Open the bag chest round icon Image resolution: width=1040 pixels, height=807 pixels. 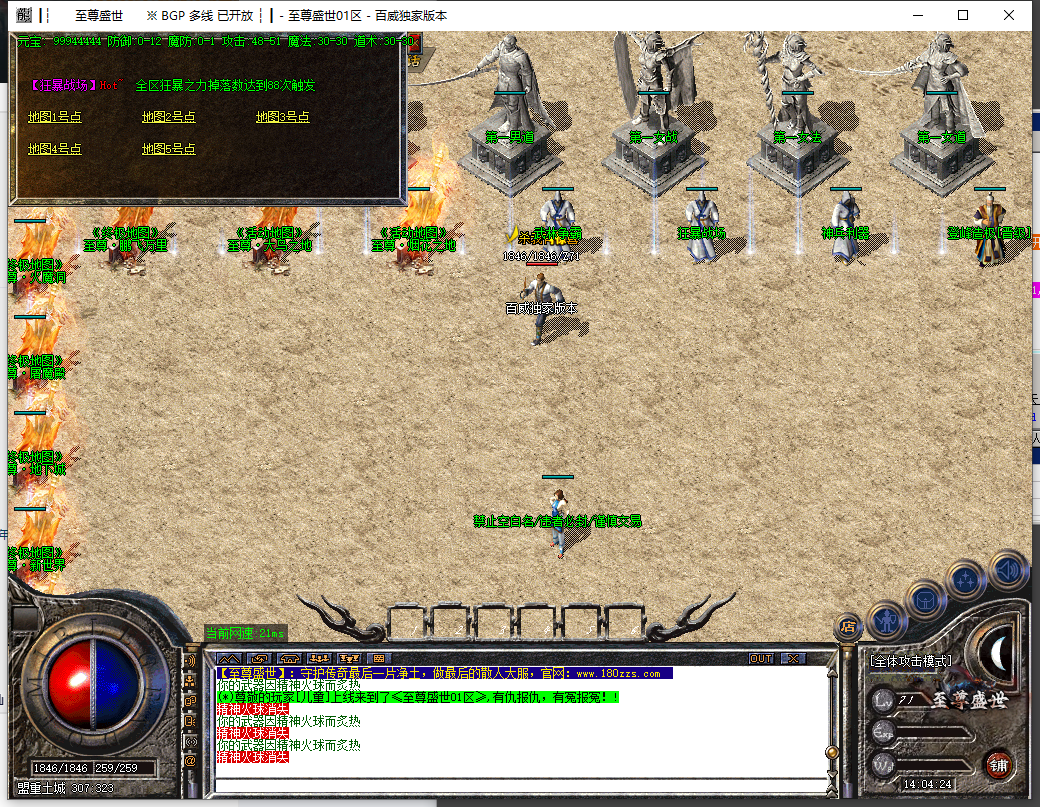pyautogui.click(x=926, y=600)
